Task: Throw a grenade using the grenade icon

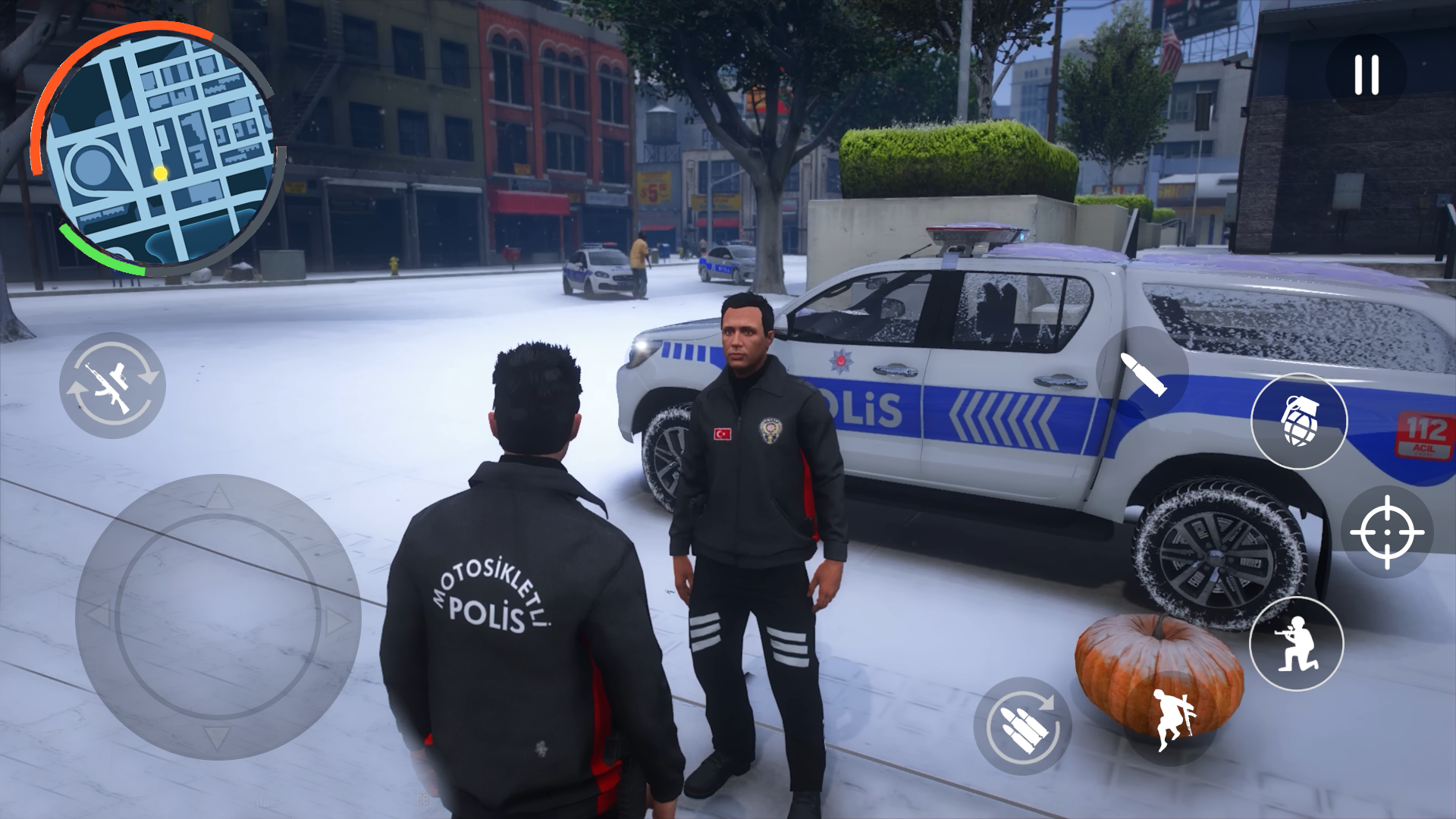Action: [1300, 422]
